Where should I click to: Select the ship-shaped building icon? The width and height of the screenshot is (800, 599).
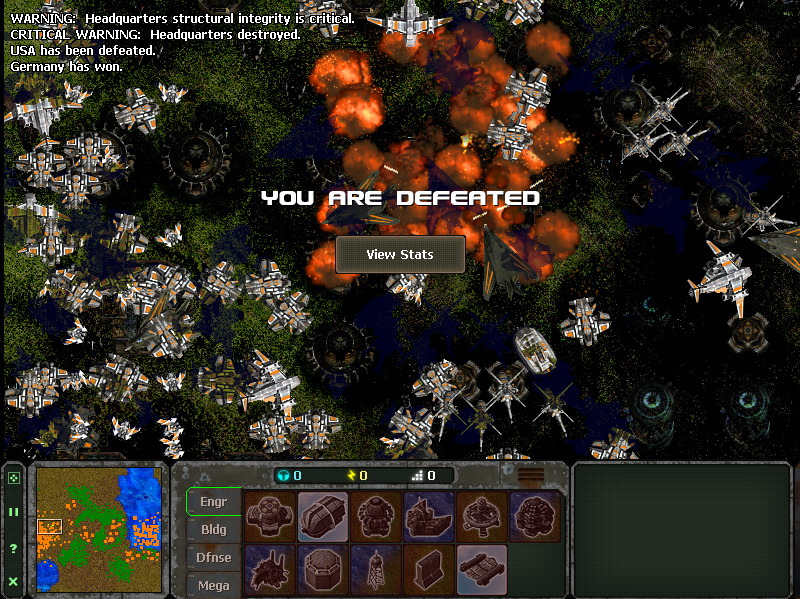pos(429,516)
